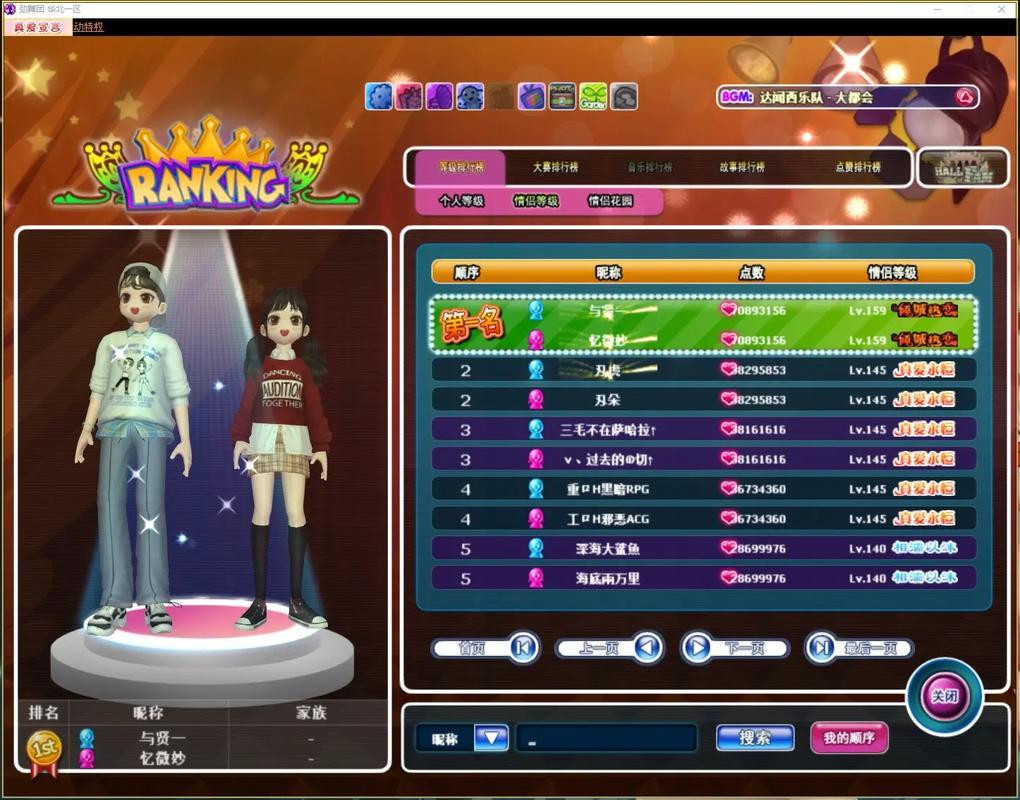
Task: Click the blue gear settings icon
Action: 379,97
